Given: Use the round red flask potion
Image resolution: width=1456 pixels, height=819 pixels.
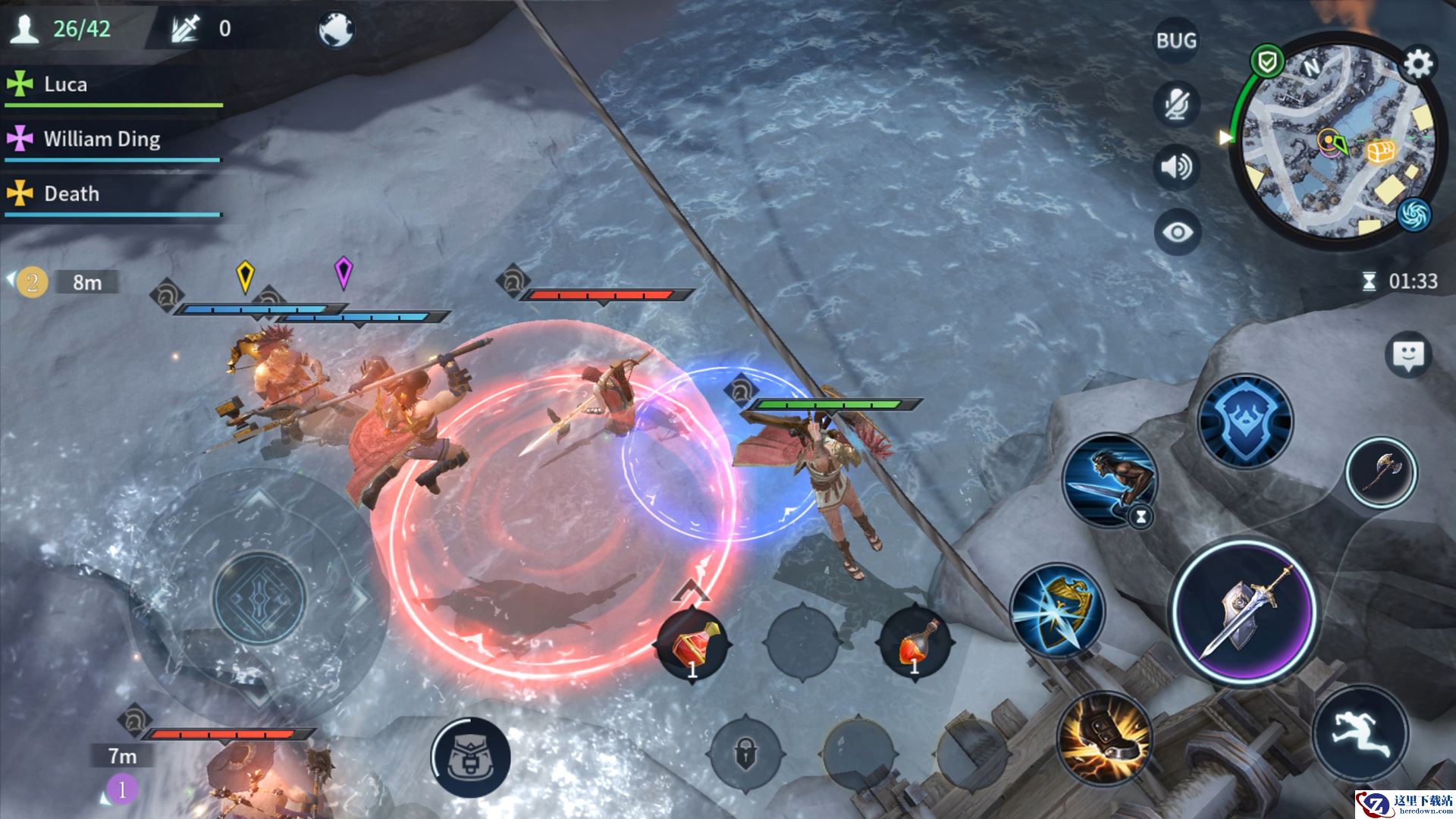Looking at the screenshot, I should [915, 646].
